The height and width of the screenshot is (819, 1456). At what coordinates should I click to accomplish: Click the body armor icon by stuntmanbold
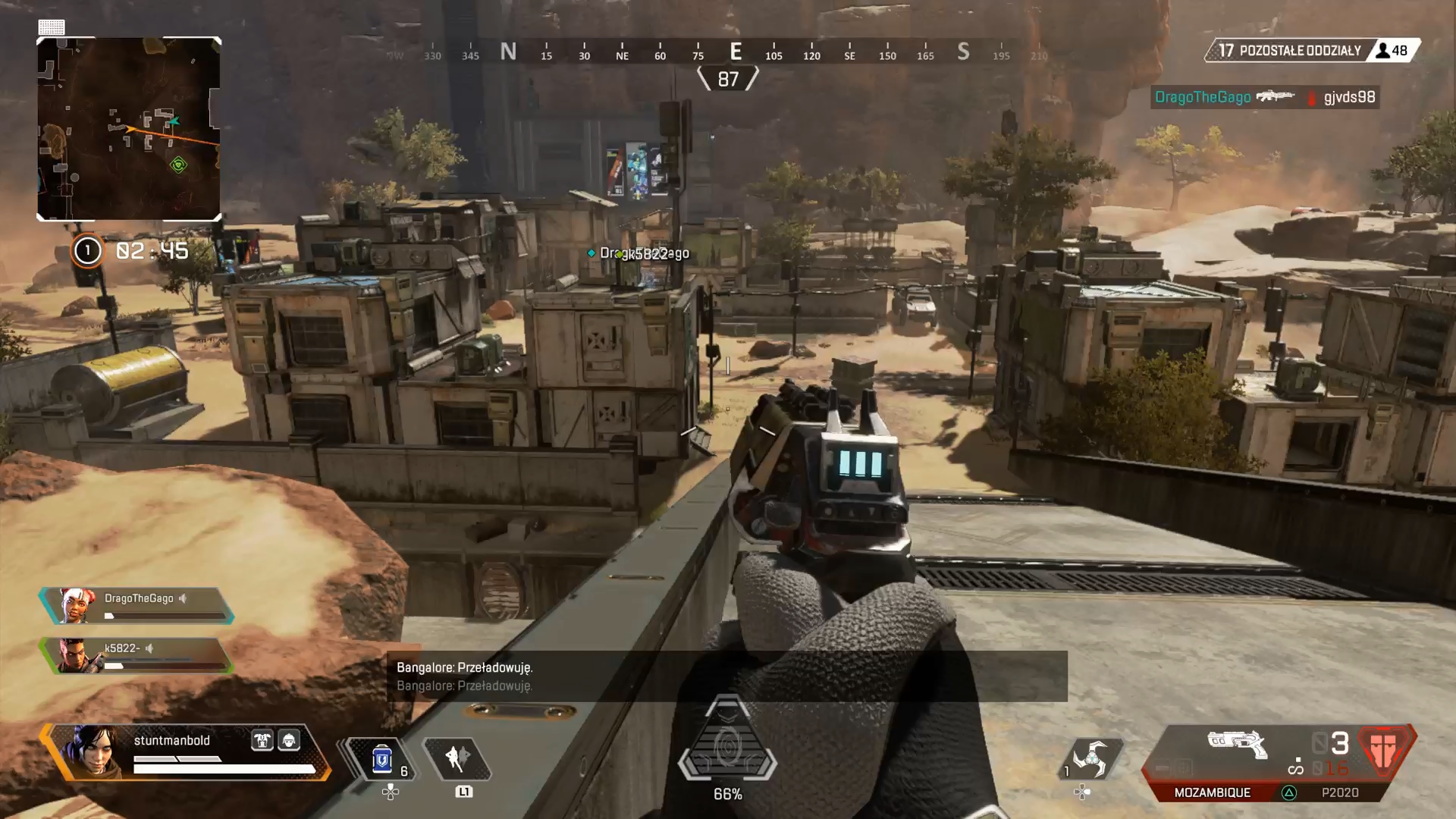[262, 740]
